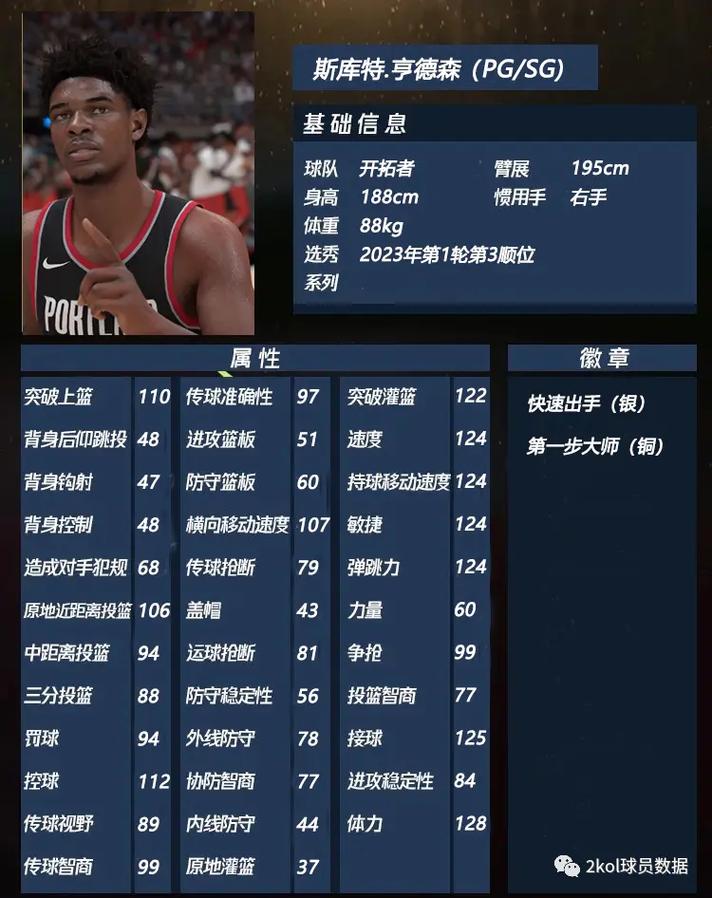The height and width of the screenshot is (898, 712).
Task: Select the 突破上篮 attribute row
Action: click(x=97, y=397)
